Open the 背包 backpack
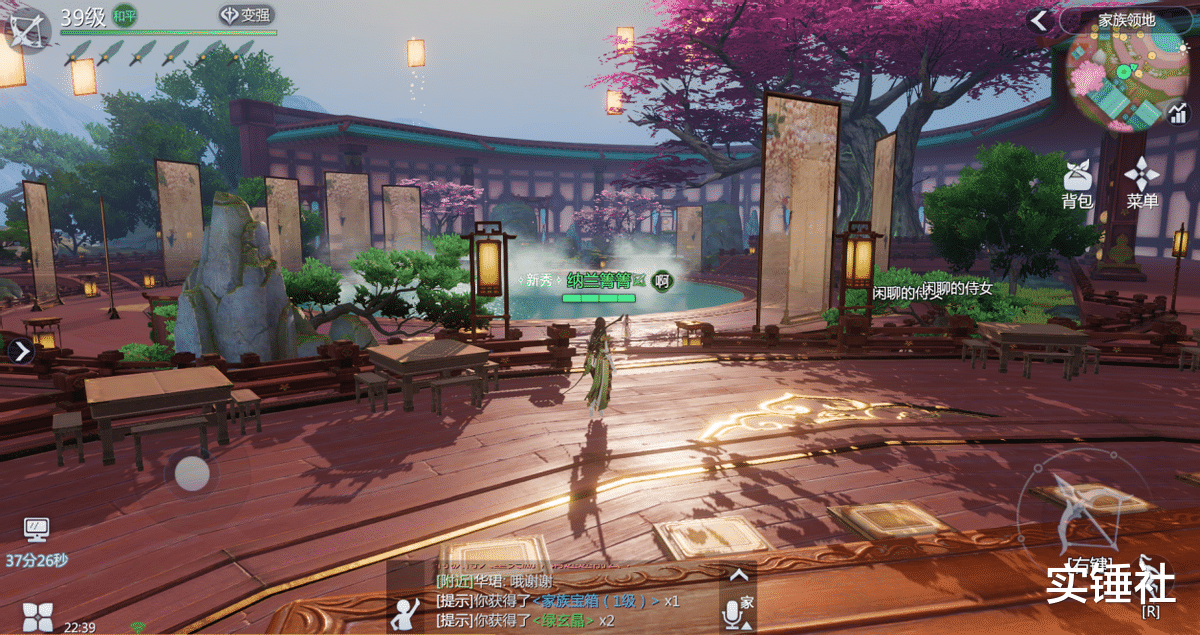 click(x=1077, y=185)
